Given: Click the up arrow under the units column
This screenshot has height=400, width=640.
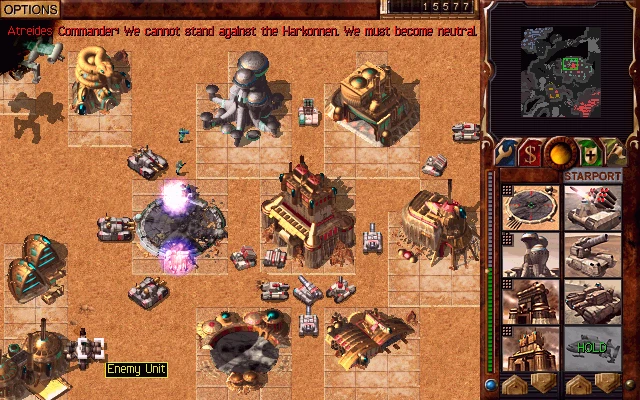Looking at the screenshot, I should coord(580,384).
